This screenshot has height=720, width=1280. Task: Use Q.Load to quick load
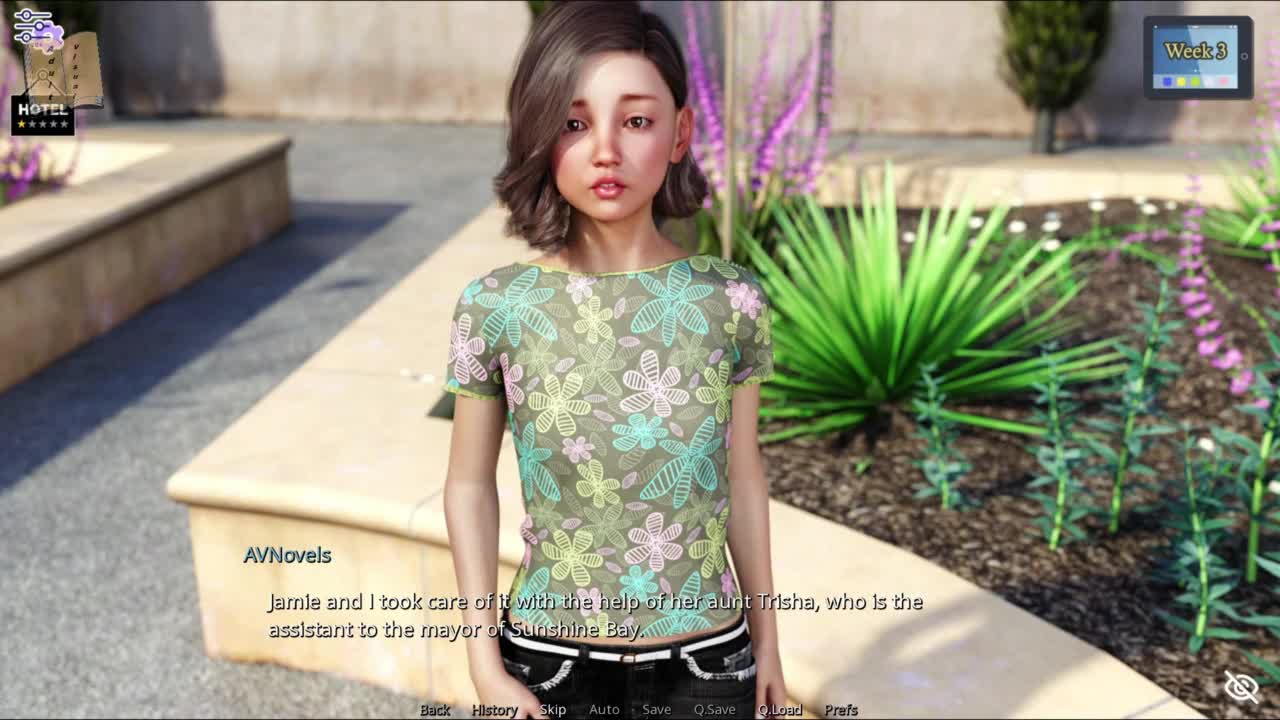point(779,709)
